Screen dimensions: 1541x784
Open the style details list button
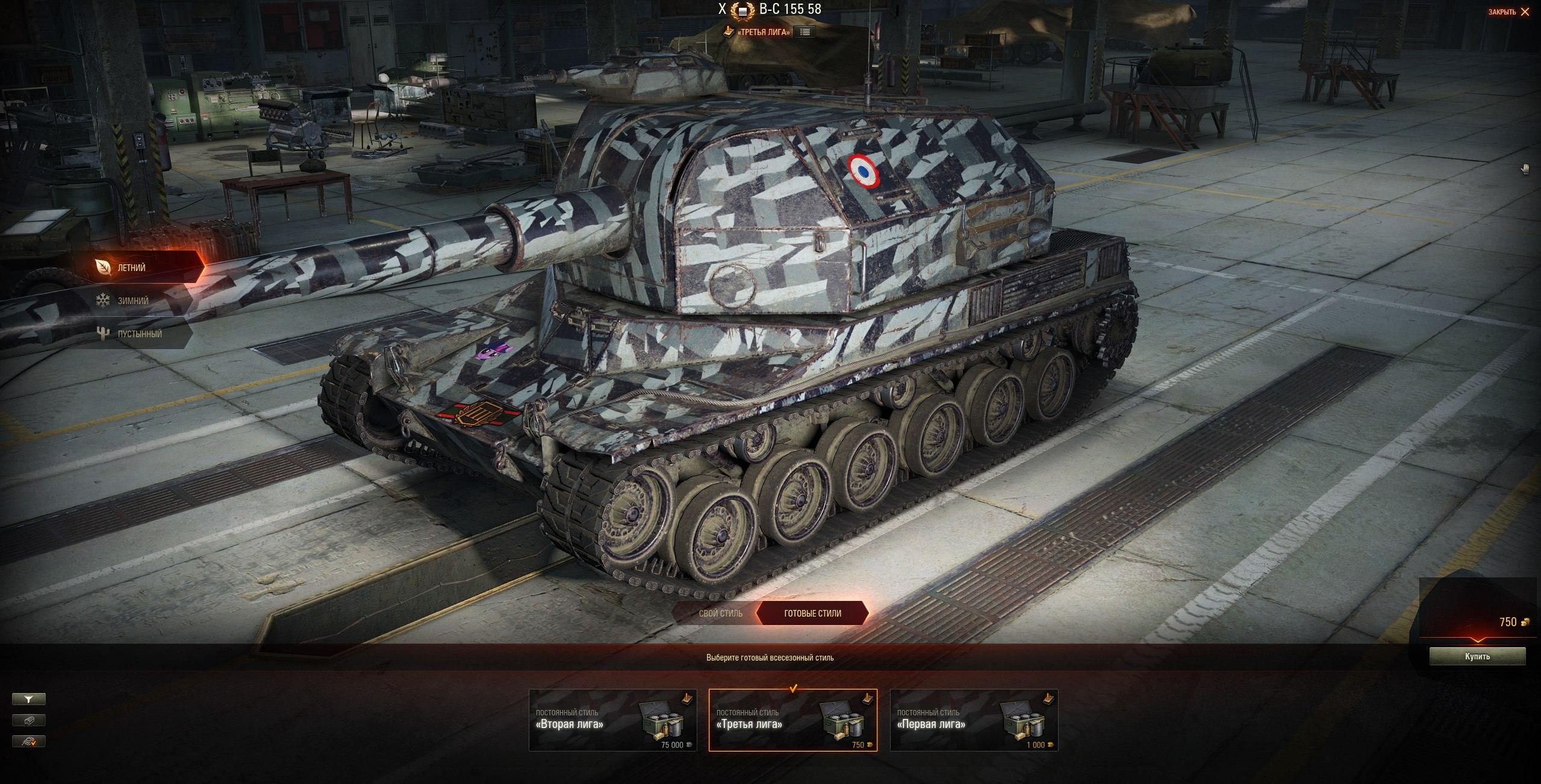pos(804,32)
